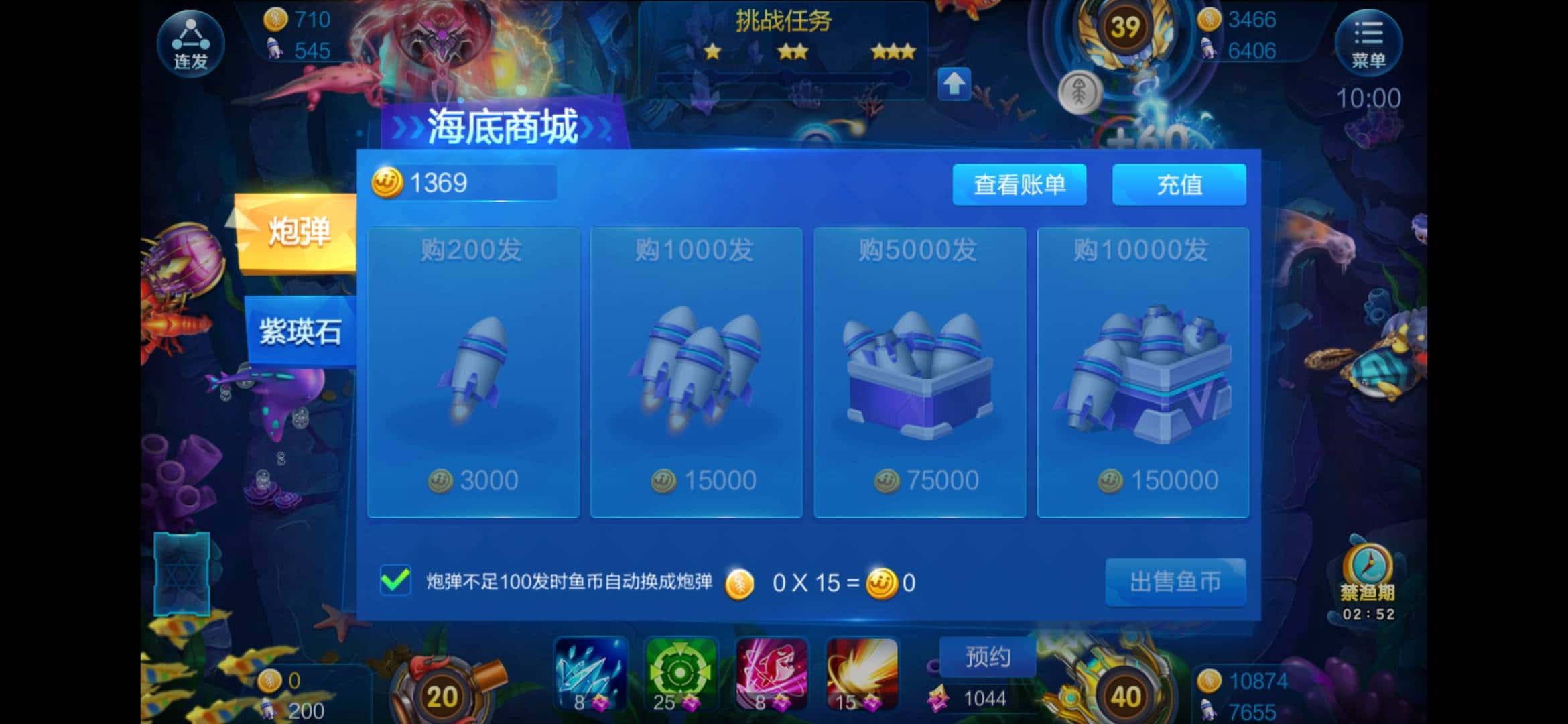Viewport: 1568px width, 724px height.
Task: Click 查看账单 to view billing records
Action: coord(1020,186)
